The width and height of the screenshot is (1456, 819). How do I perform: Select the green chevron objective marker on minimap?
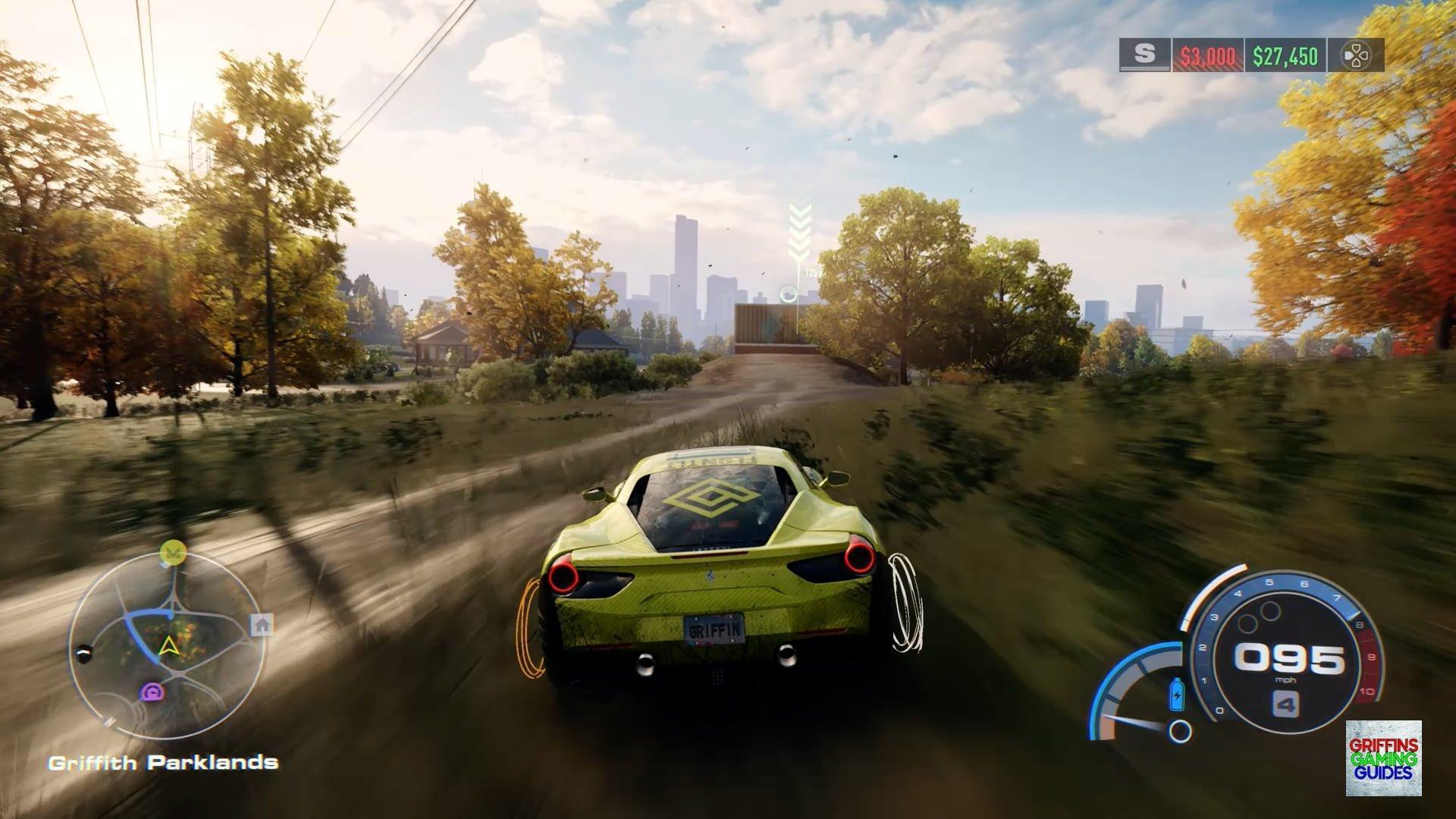click(x=174, y=550)
